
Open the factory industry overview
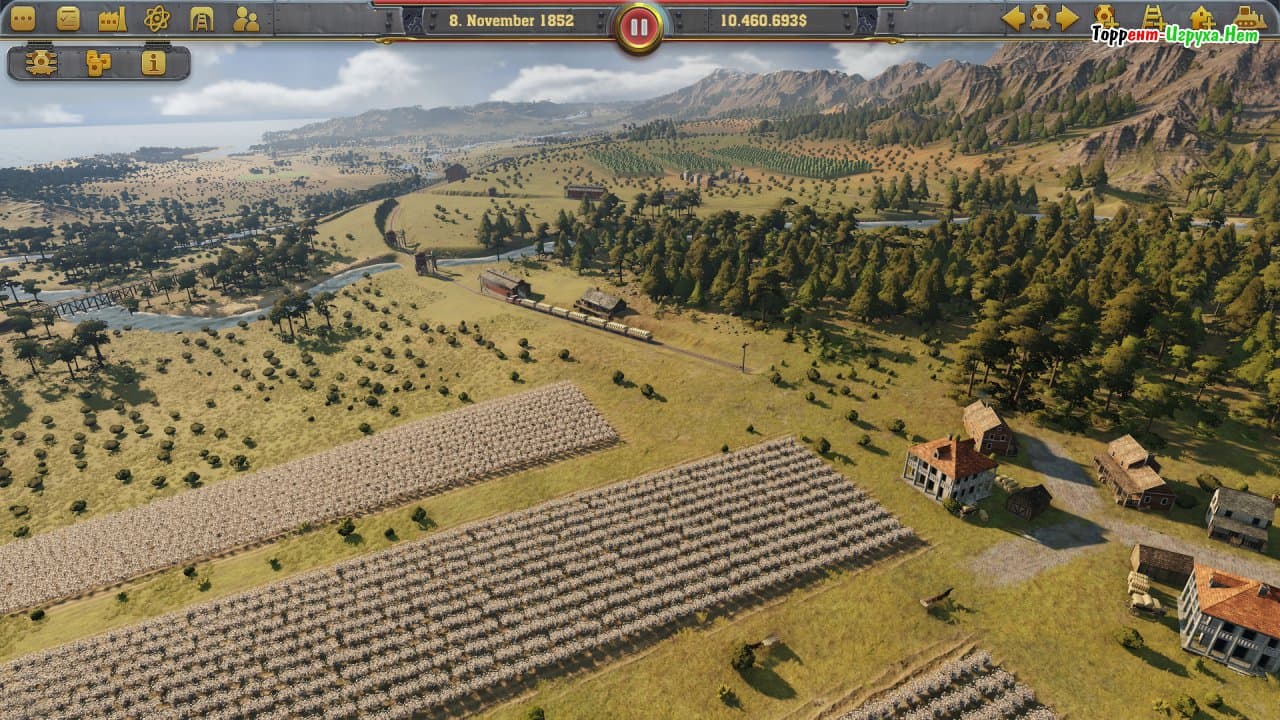[112, 18]
